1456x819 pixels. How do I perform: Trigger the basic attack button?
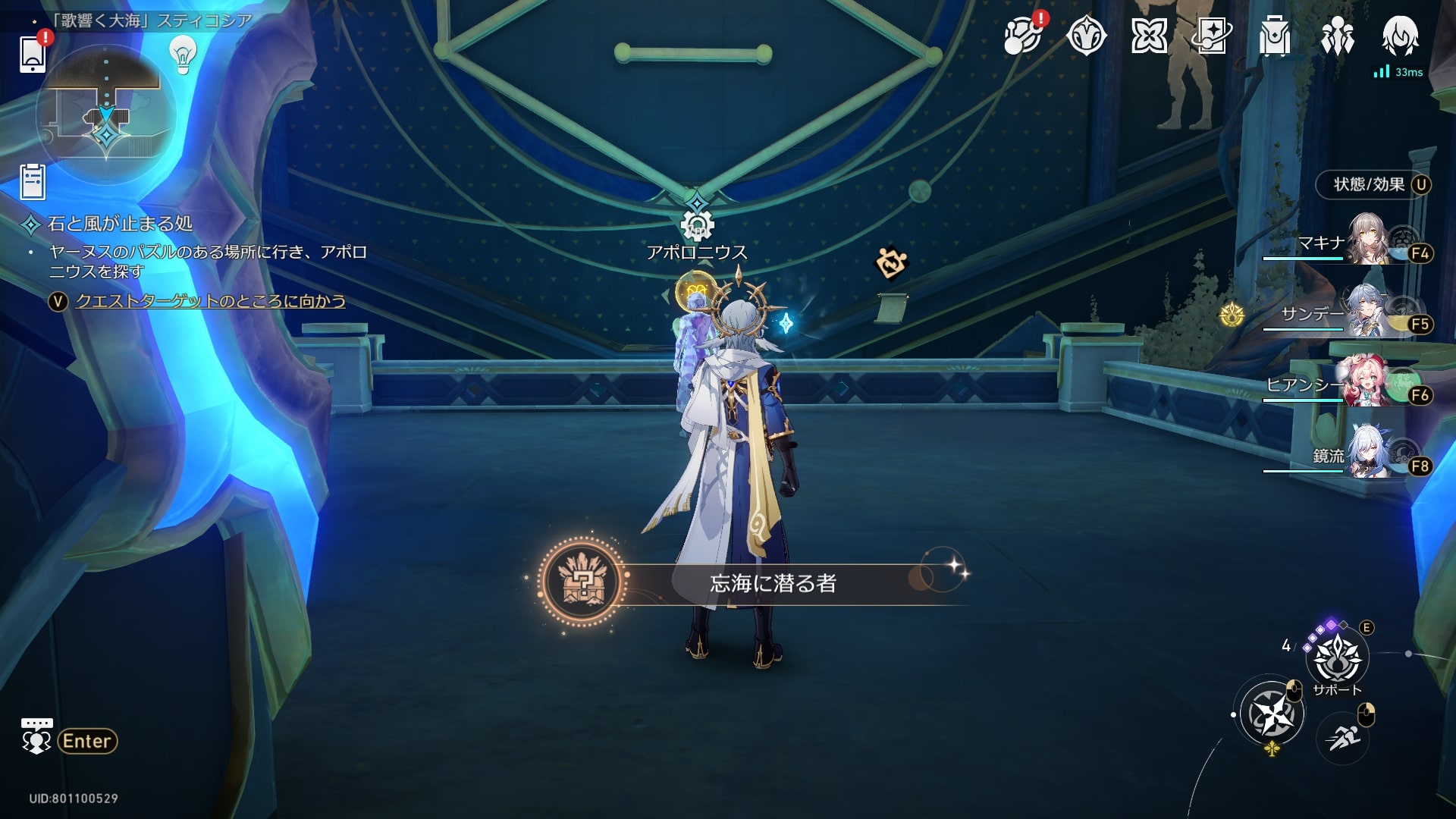[1272, 714]
